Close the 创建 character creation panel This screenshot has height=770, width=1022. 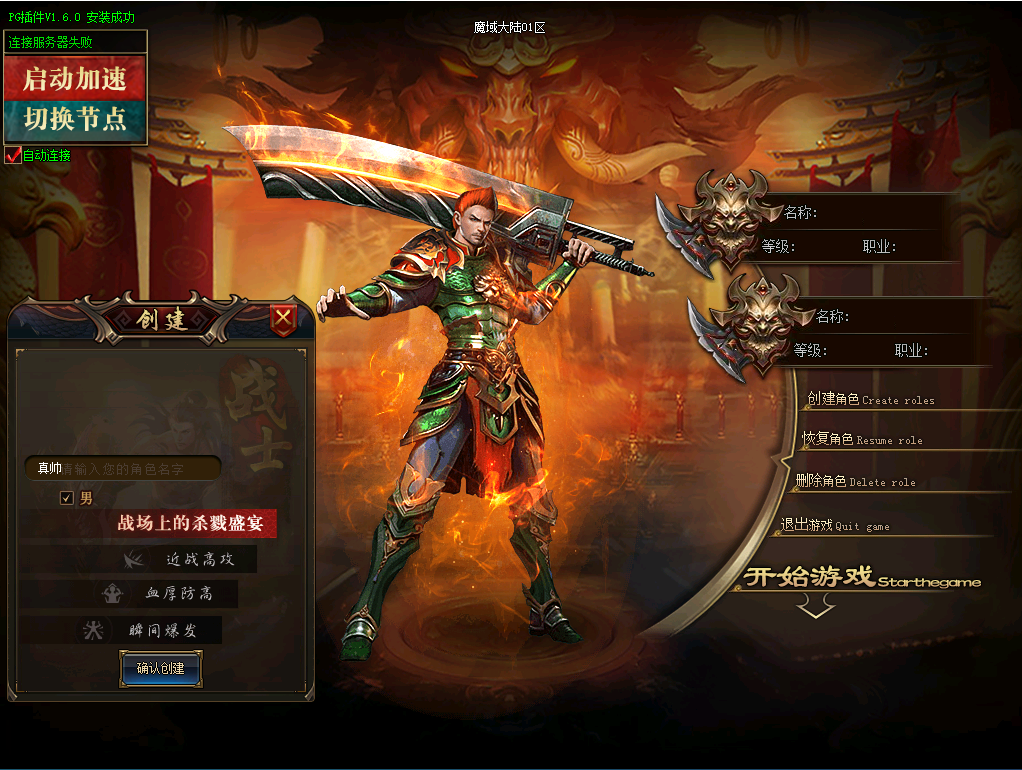284,319
